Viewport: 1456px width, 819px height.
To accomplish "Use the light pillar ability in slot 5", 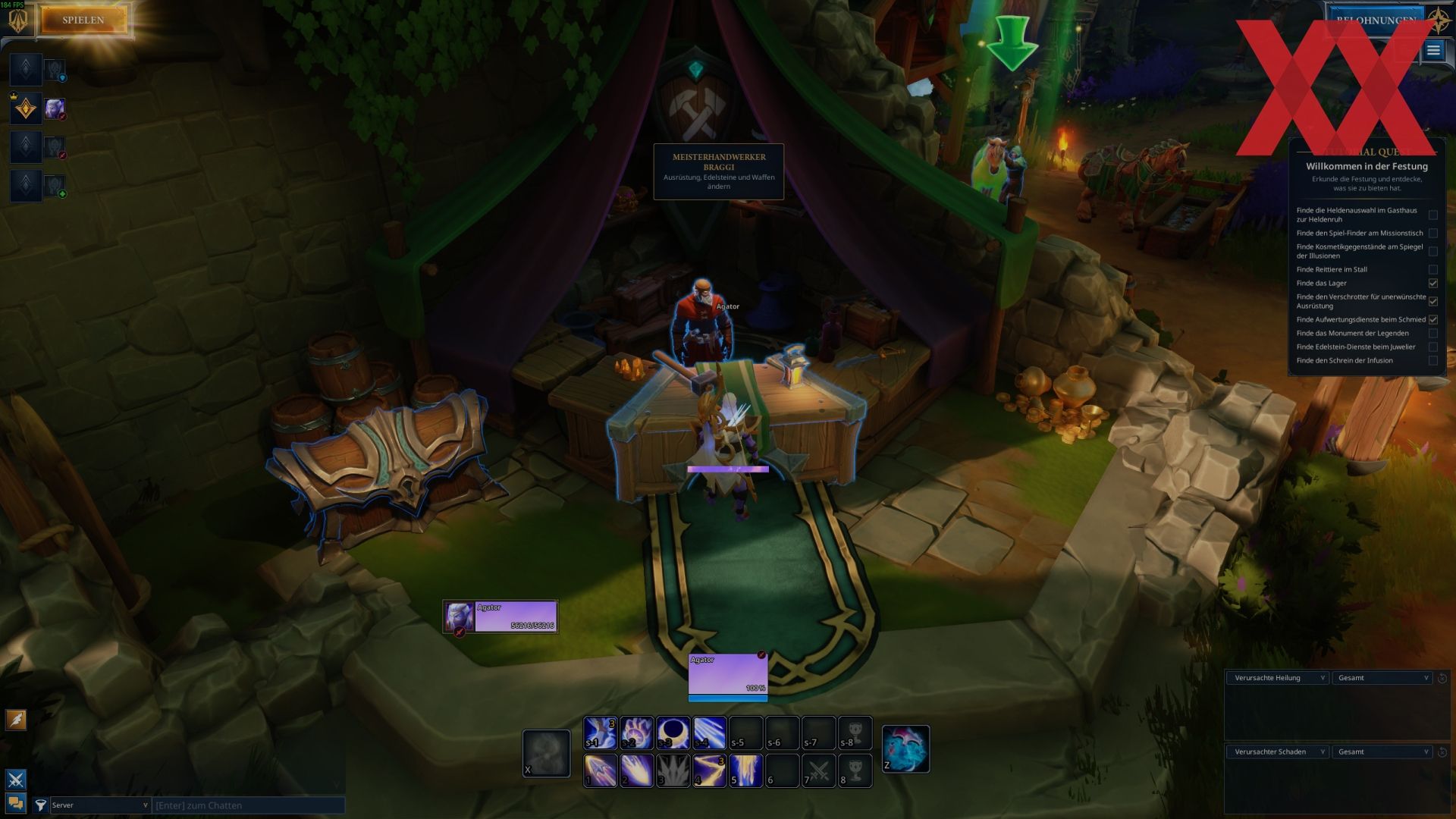I will (745, 770).
